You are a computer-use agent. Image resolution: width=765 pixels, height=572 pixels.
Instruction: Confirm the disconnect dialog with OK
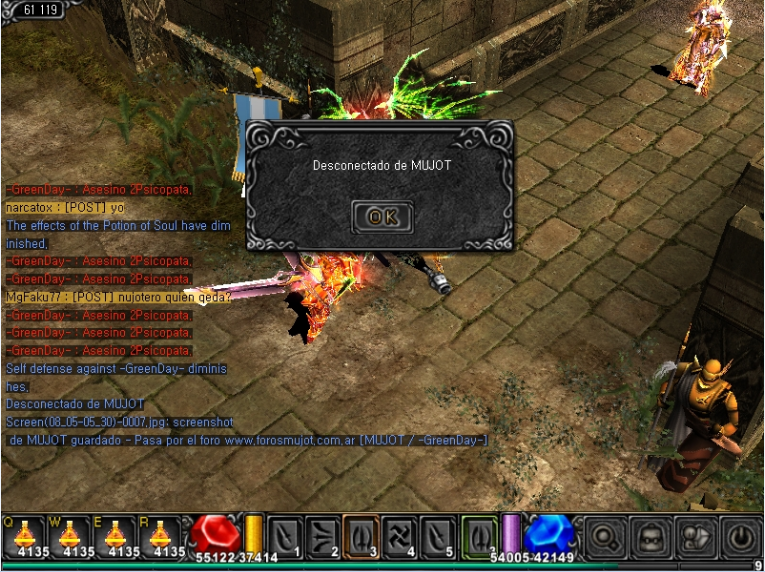[x=382, y=216]
